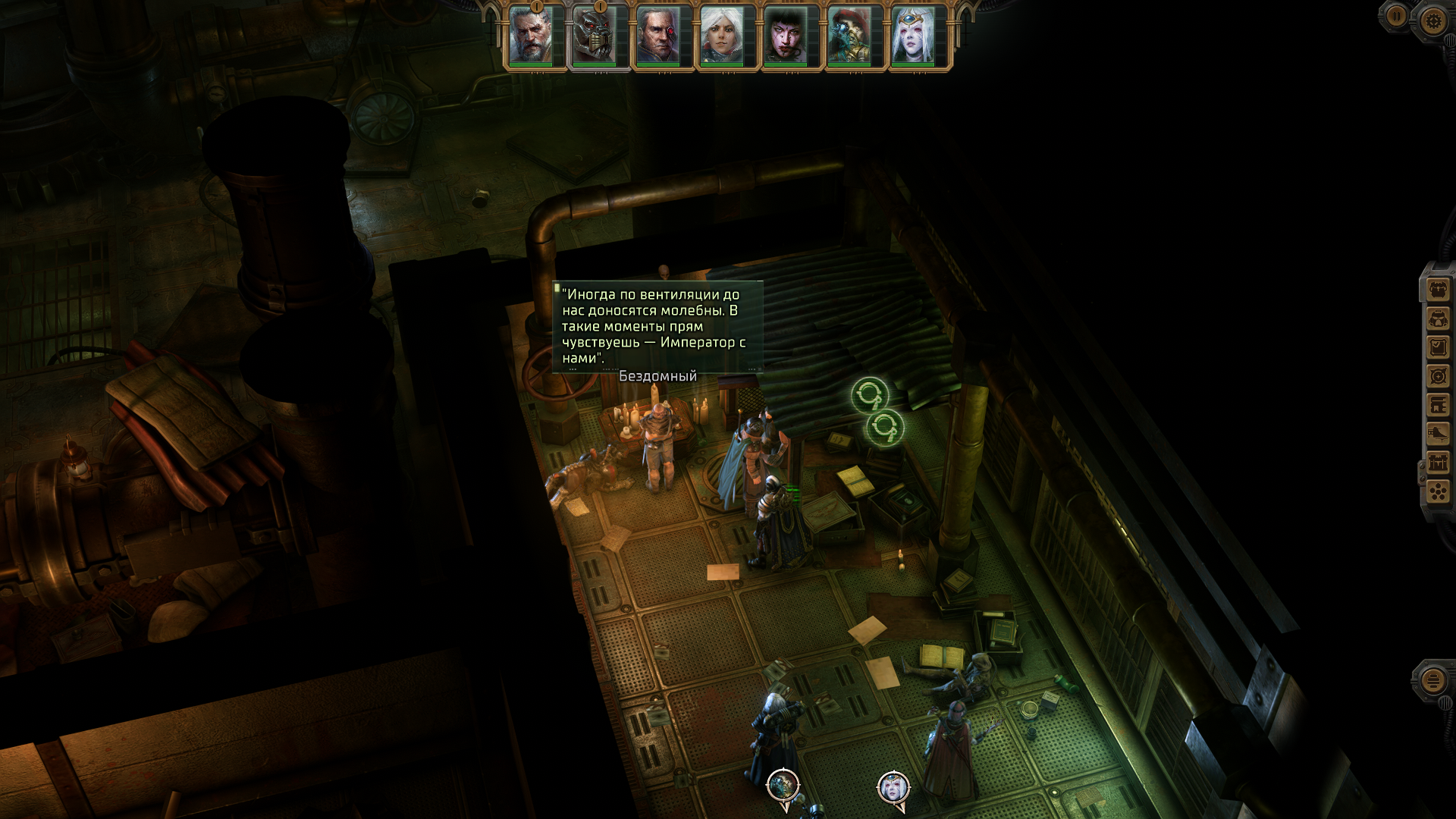
Task: Click the navigator's off-screen portrait marker
Action: [x=893, y=787]
